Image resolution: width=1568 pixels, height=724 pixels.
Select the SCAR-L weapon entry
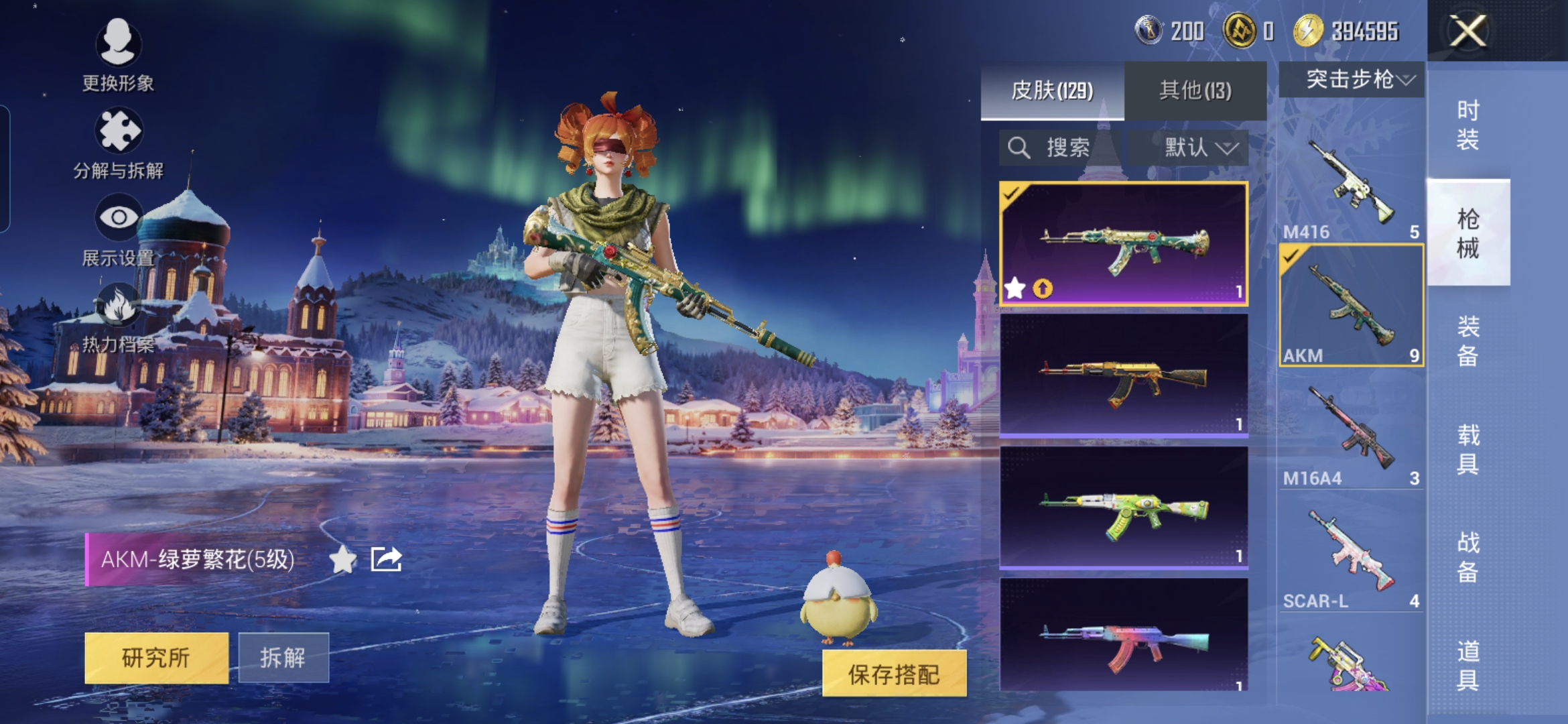(x=1351, y=554)
